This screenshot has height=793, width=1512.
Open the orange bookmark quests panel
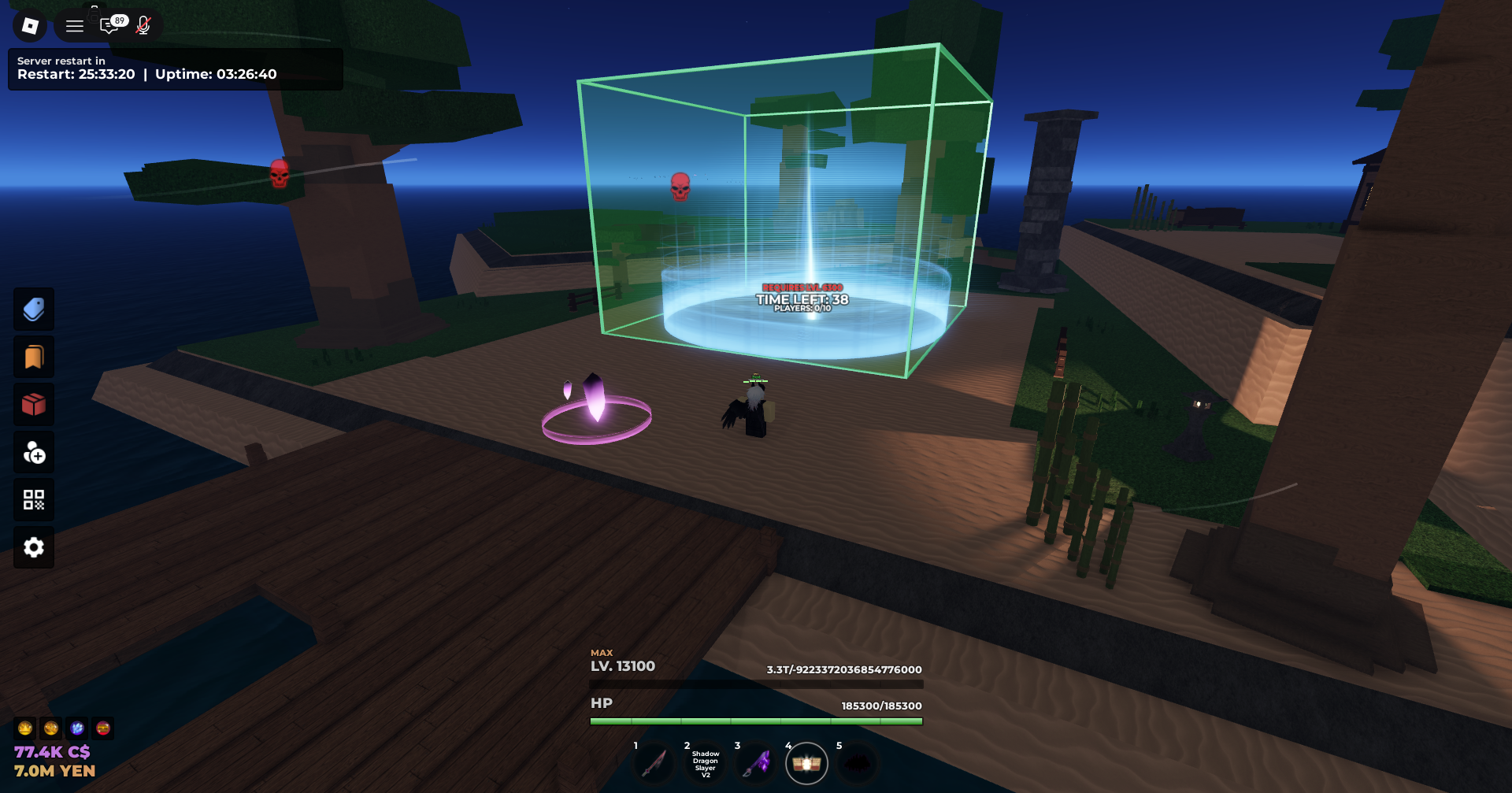(34, 357)
